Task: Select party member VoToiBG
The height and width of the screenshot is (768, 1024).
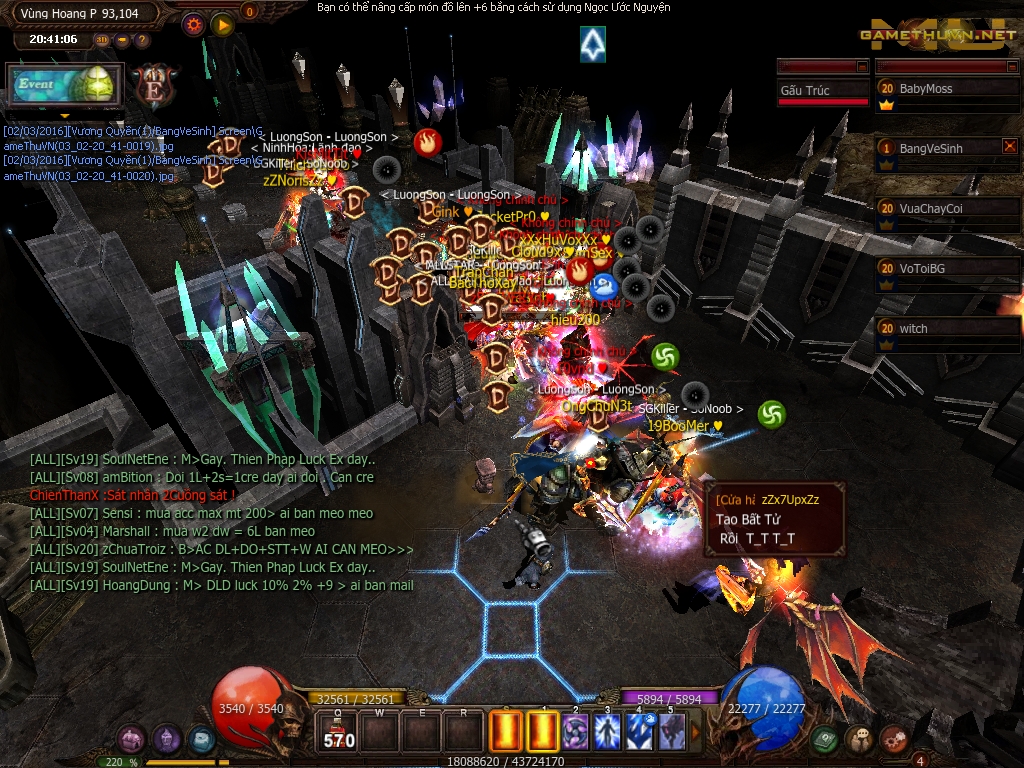Action: (946, 269)
